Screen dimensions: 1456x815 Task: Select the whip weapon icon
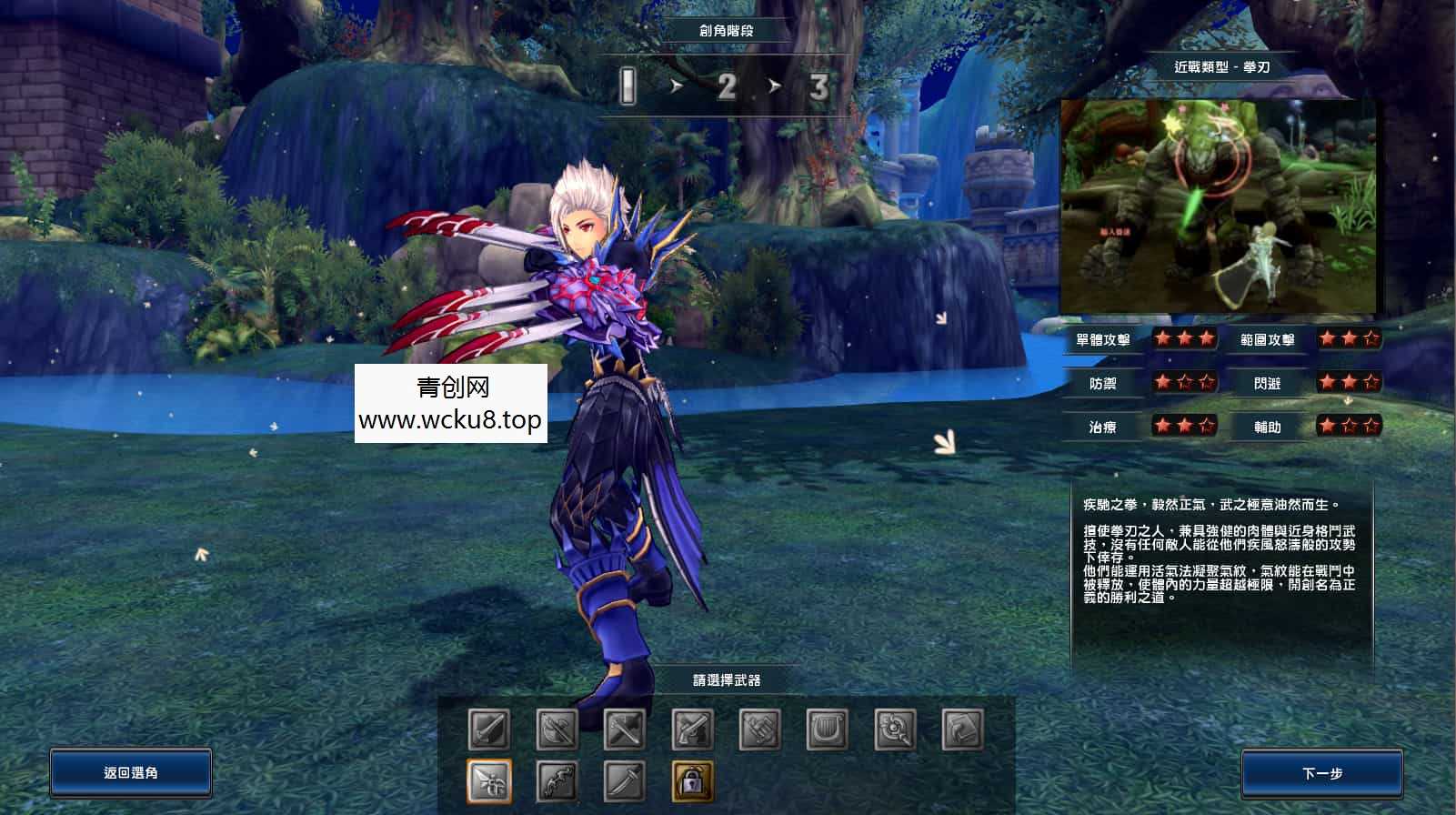[557, 780]
